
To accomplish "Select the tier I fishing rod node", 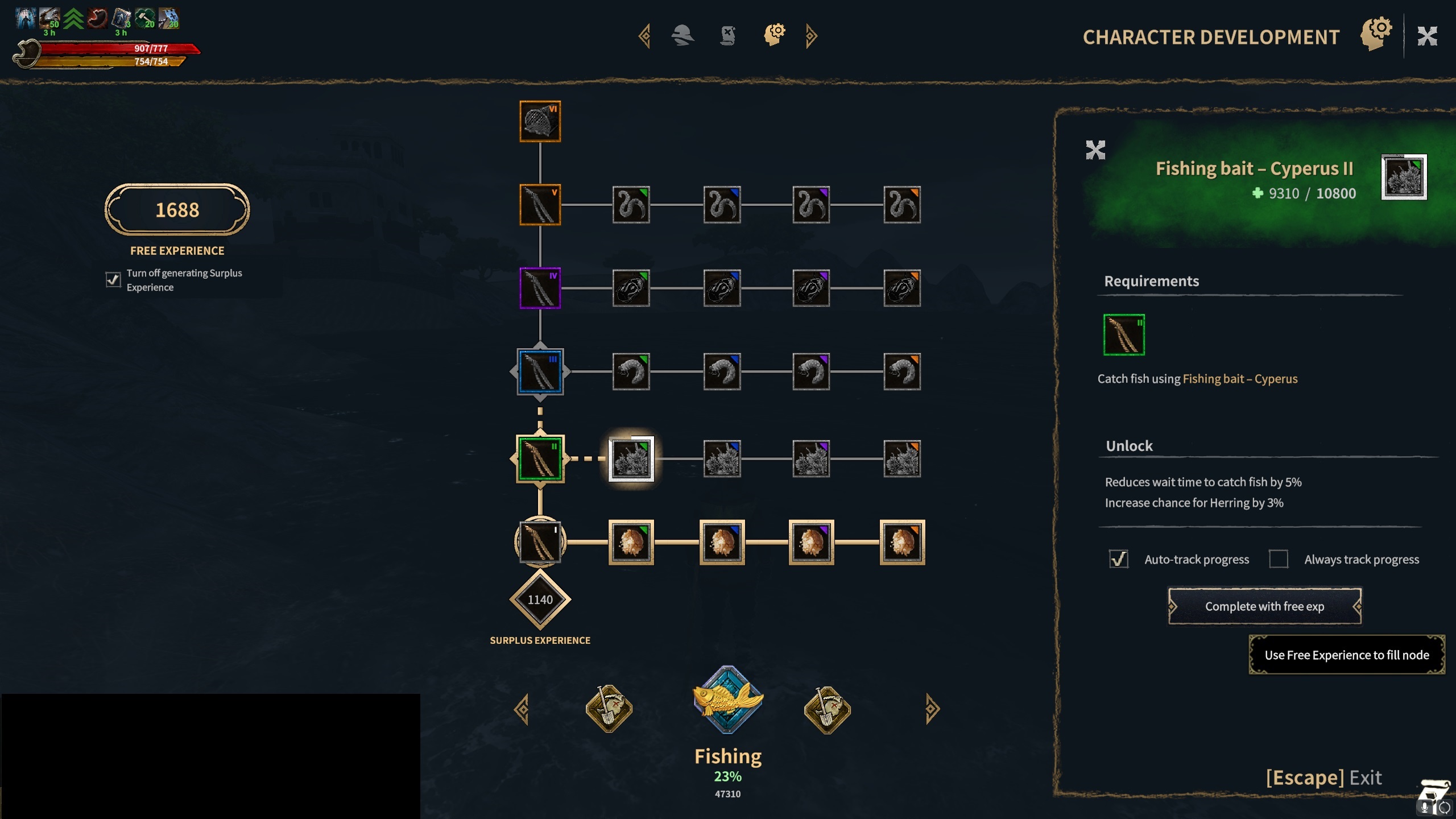I will (x=540, y=542).
